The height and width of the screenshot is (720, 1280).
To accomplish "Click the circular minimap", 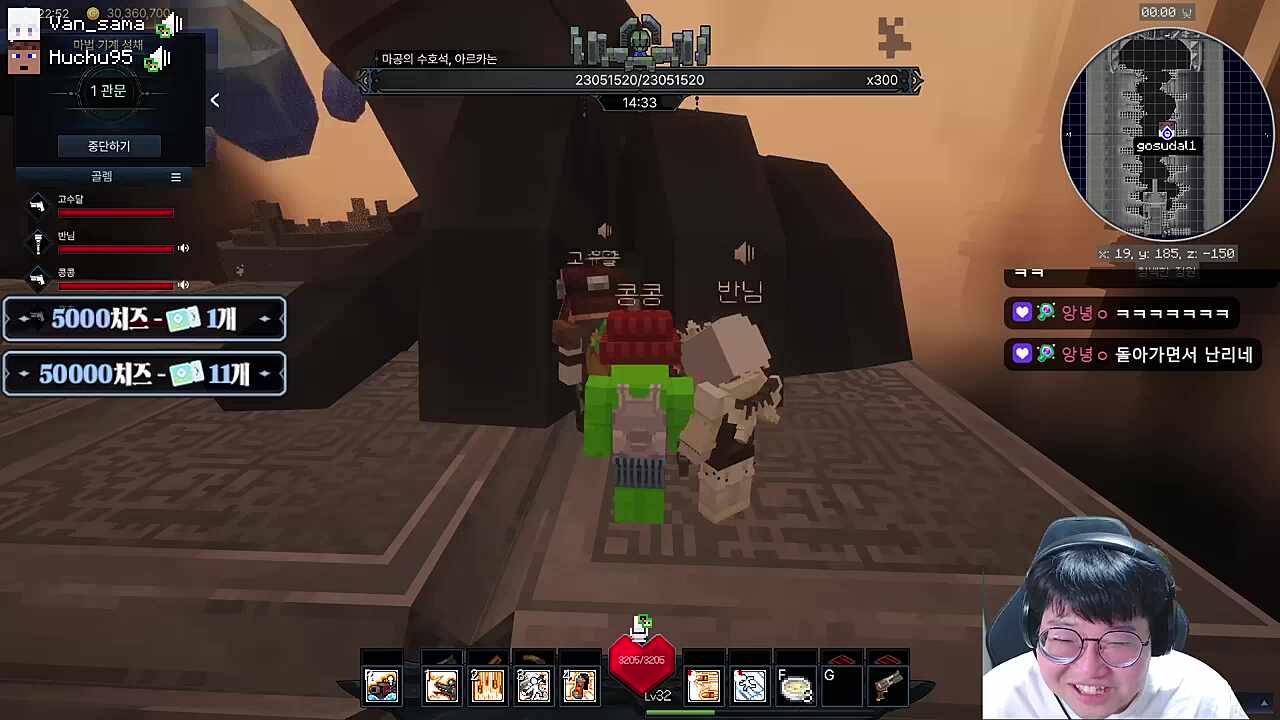I will tap(1166, 134).
